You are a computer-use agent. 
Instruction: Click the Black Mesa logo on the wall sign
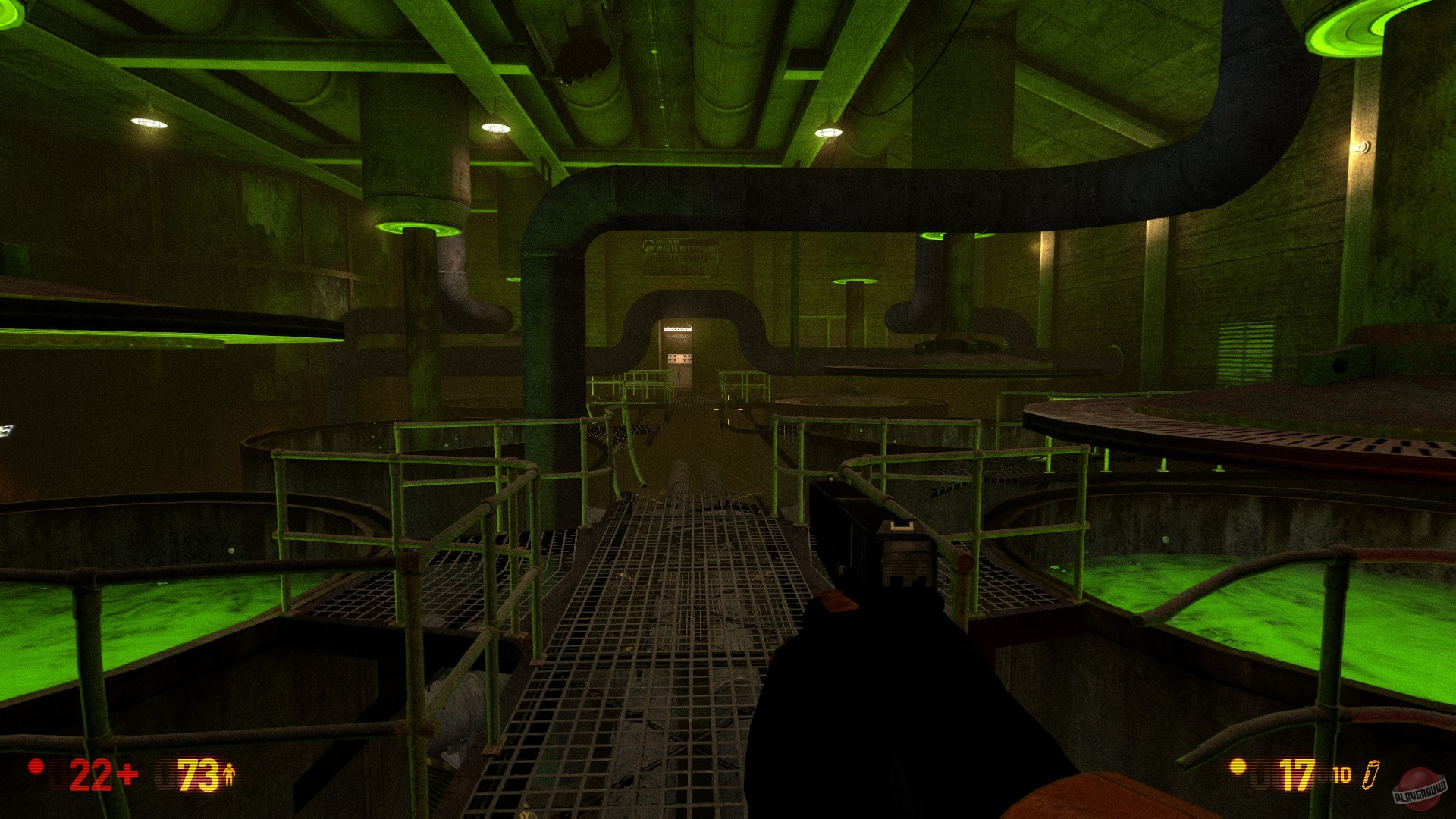click(648, 245)
